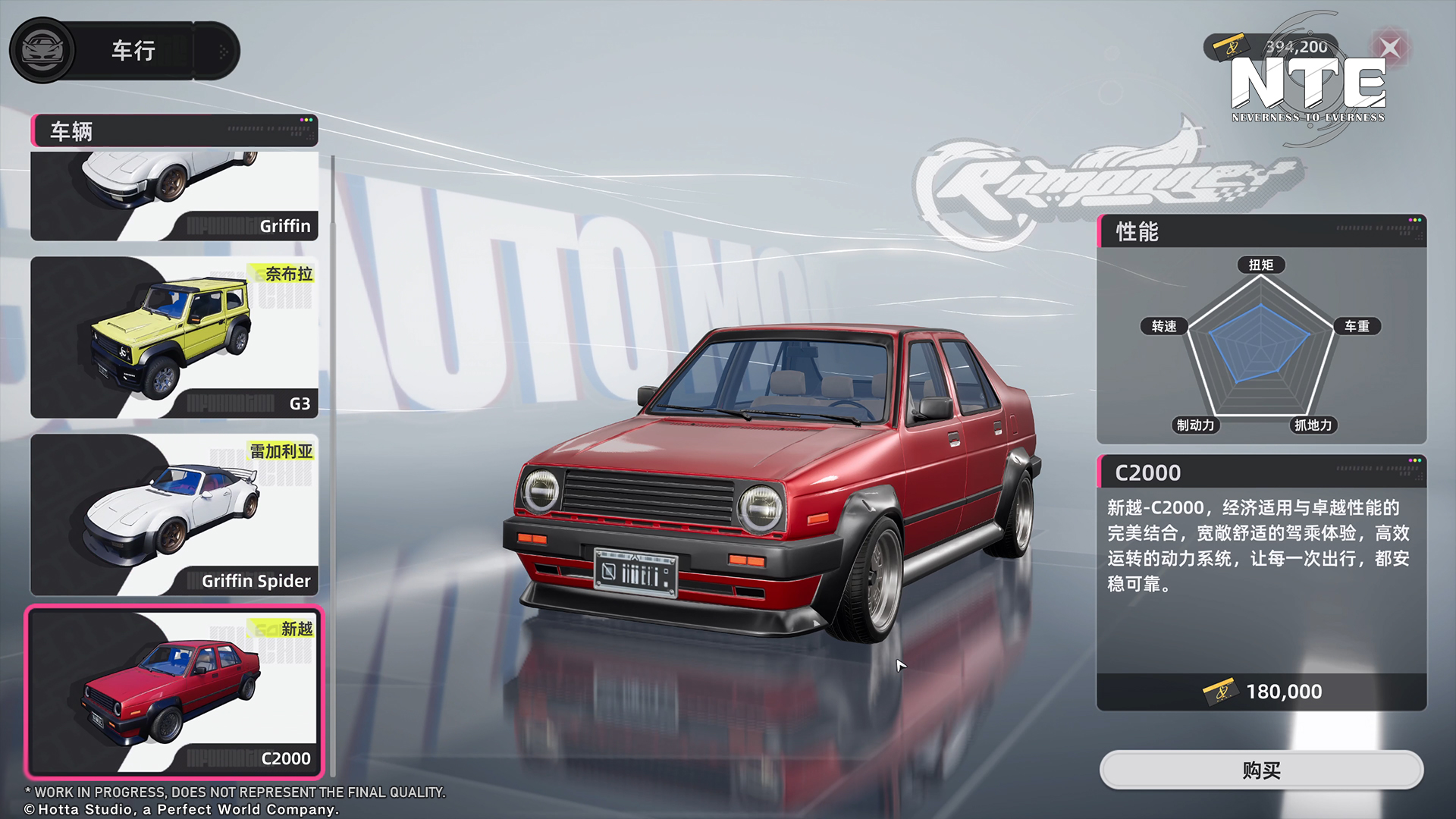Viewport: 1456px width, 819px height.
Task: Click the vehicle list scrollbar
Action: (x=332, y=464)
